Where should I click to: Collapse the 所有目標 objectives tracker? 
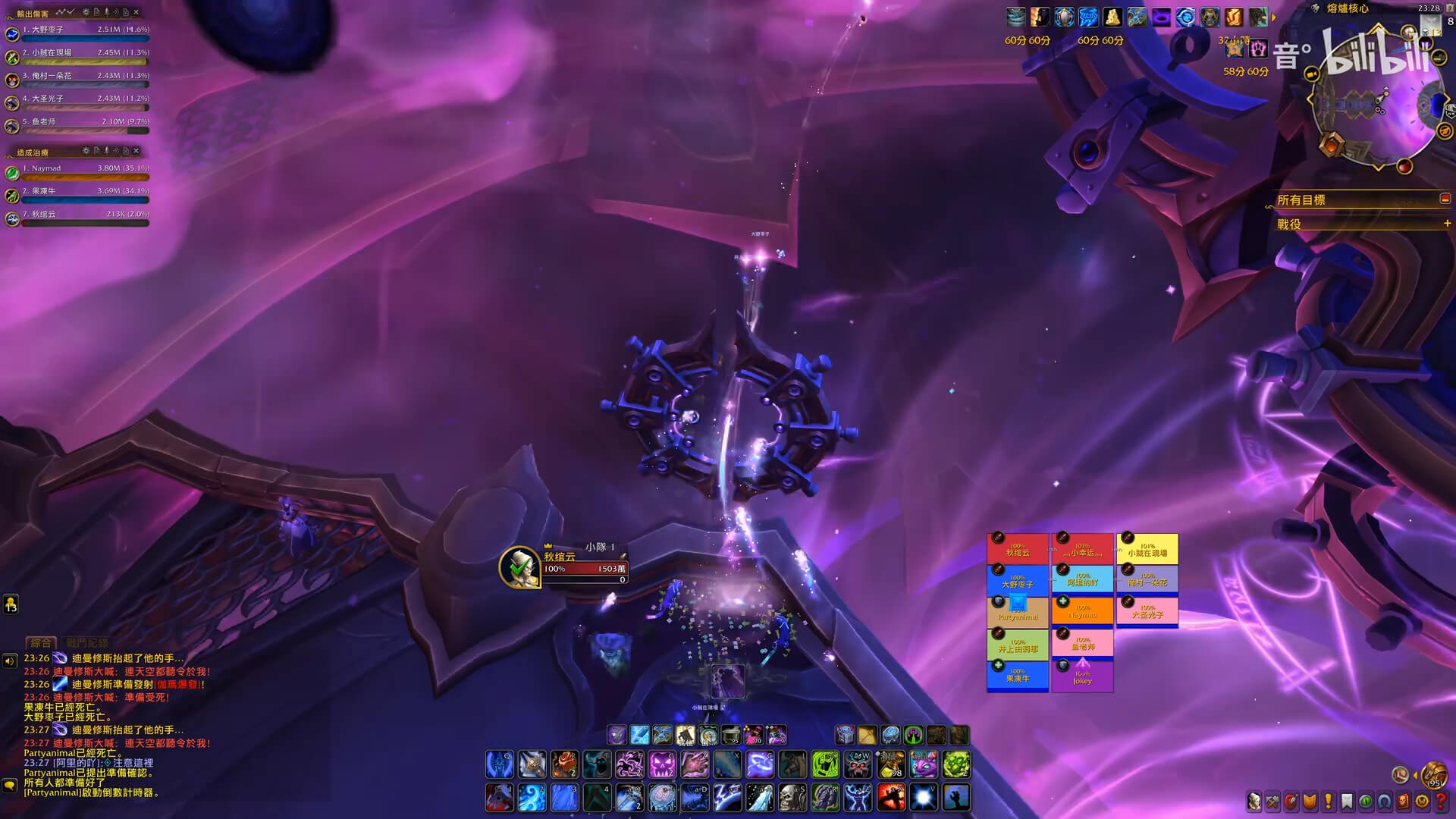tap(1445, 199)
